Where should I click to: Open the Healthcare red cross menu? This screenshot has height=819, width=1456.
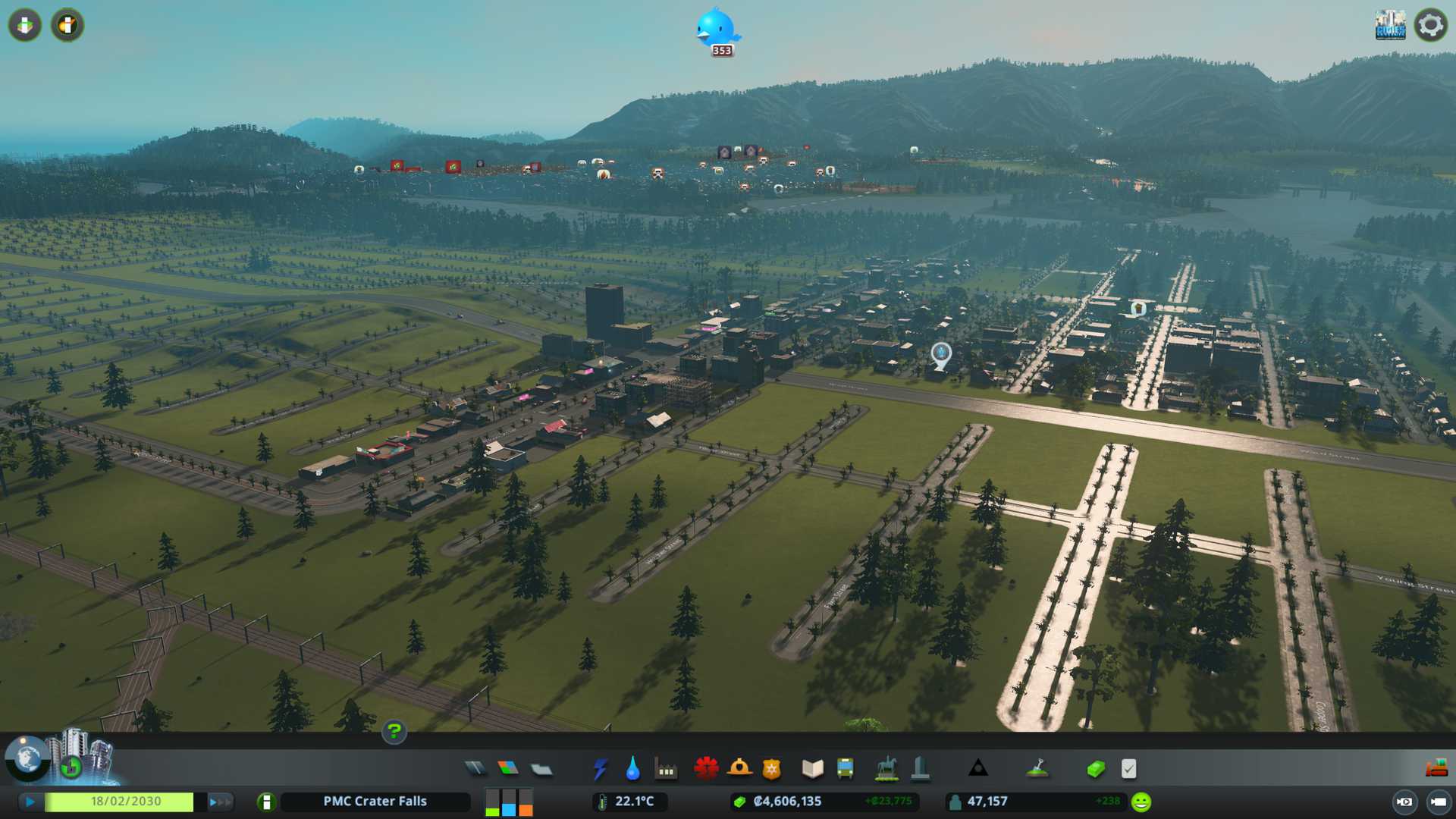point(706,769)
